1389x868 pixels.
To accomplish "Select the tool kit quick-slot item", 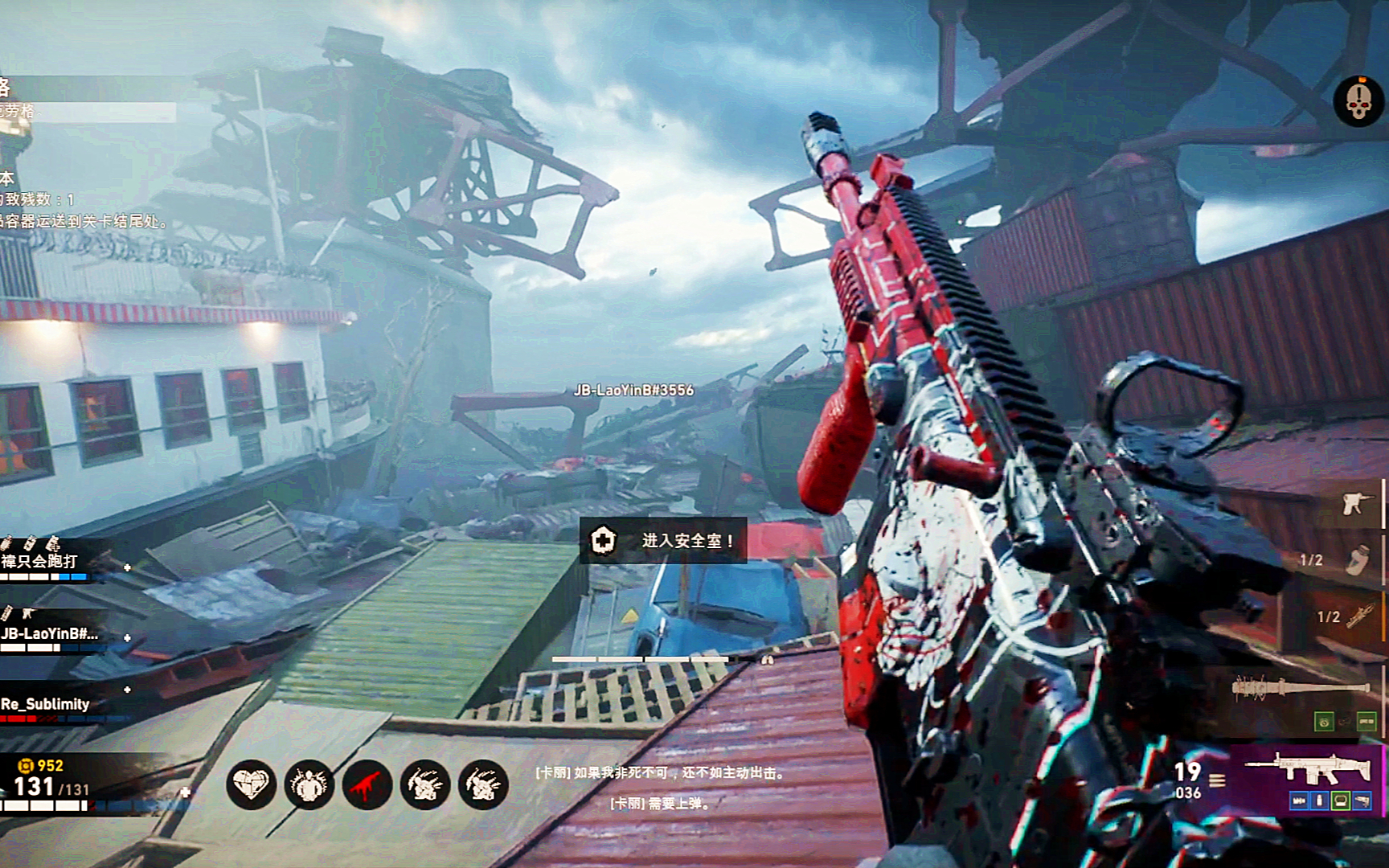I will (1356, 504).
